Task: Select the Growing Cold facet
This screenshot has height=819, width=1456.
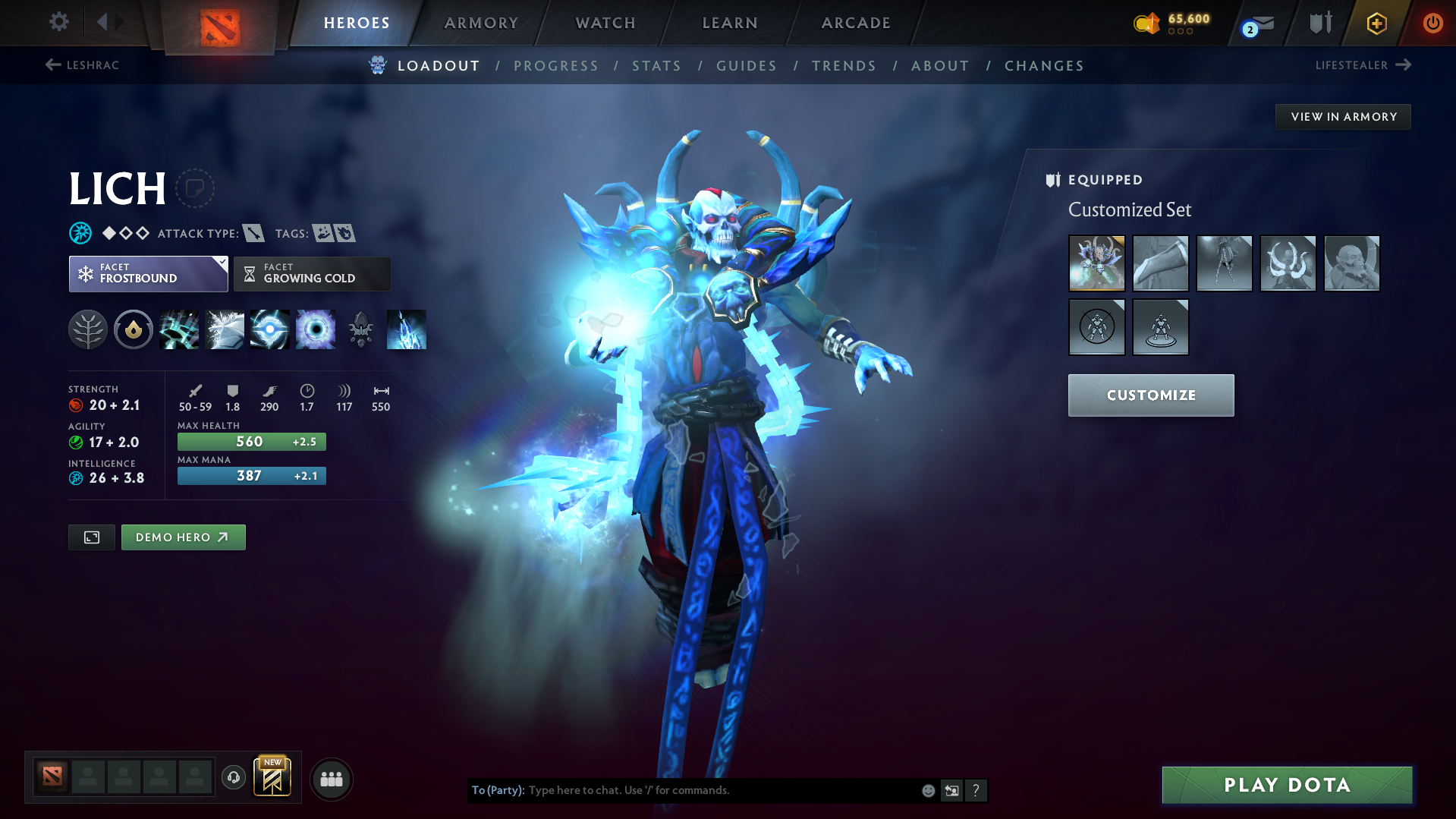Action: pos(311,273)
